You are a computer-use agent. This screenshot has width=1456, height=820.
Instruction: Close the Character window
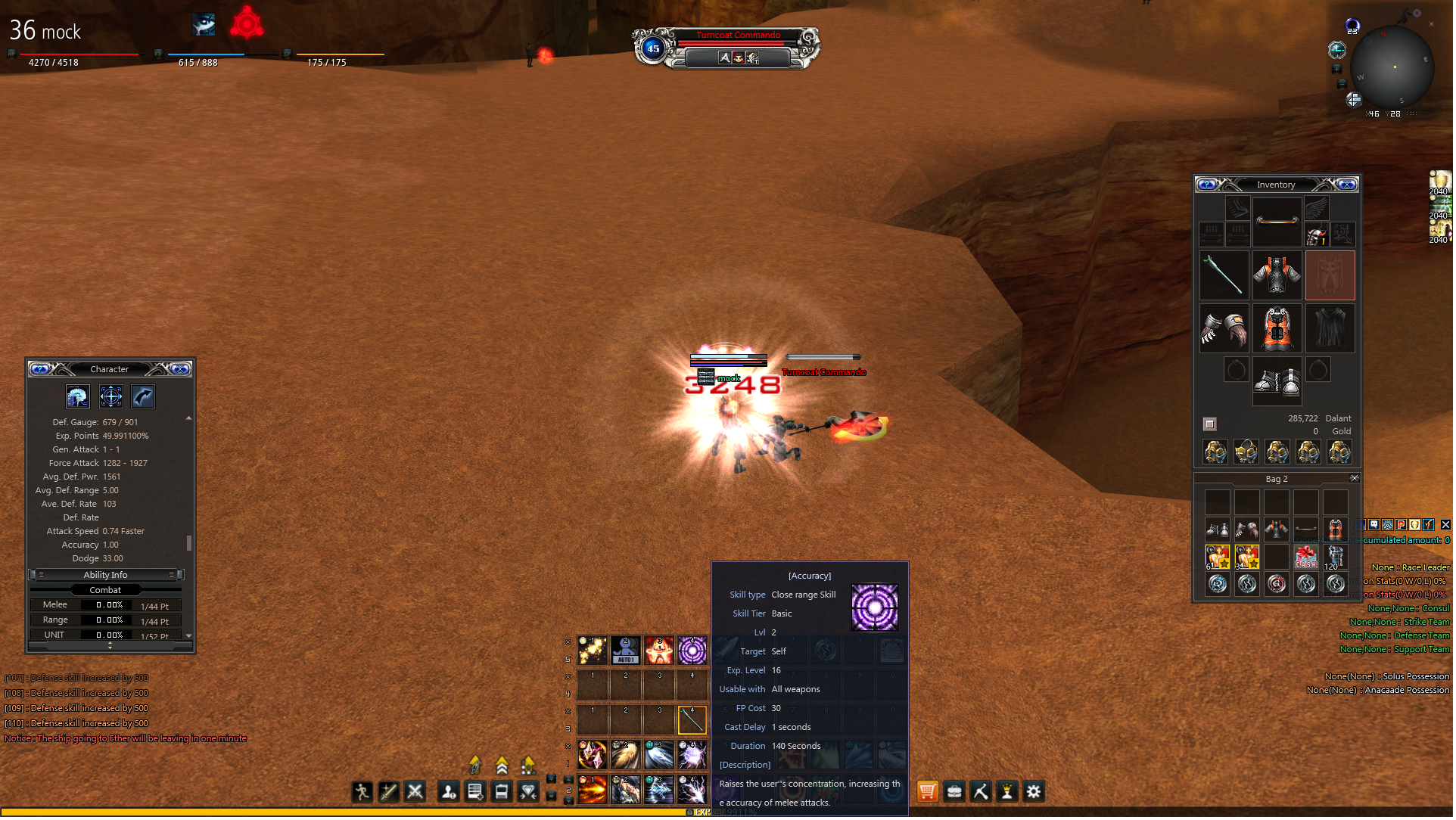(x=180, y=370)
